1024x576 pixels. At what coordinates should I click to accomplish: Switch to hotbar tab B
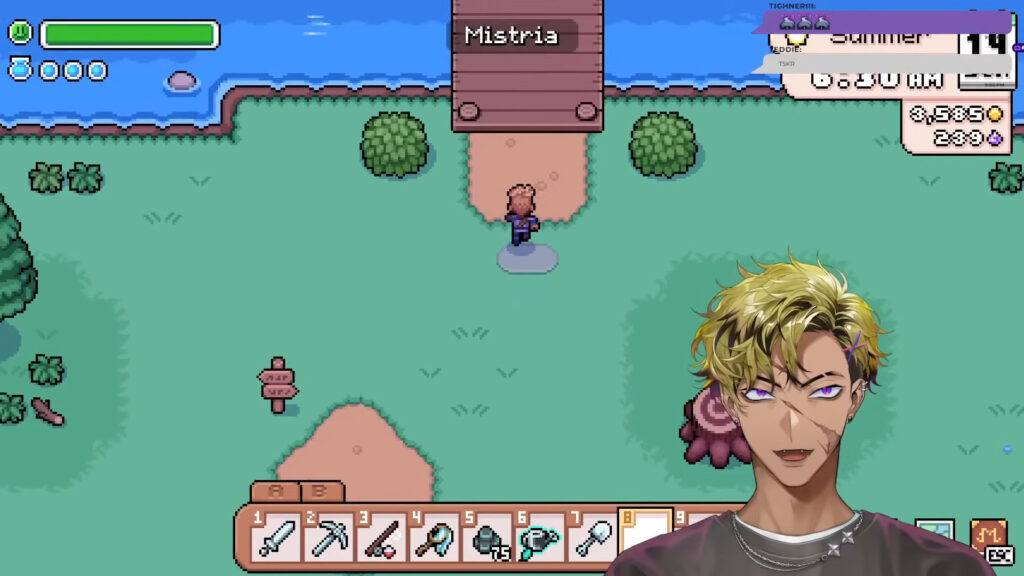tap(320, 492)
